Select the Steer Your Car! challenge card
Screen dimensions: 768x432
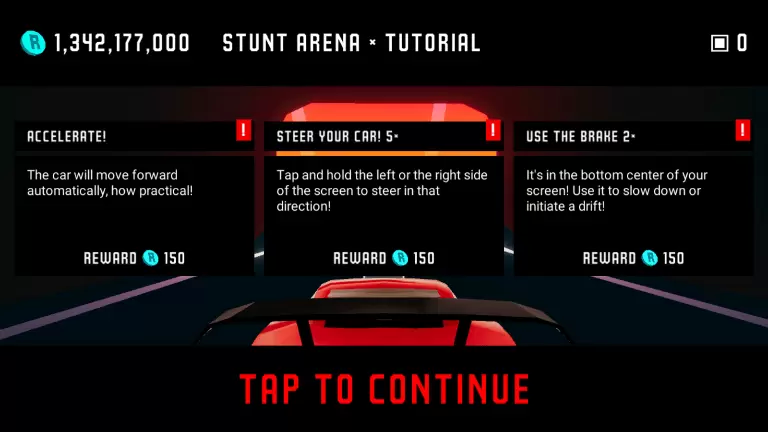coord(383,199)
